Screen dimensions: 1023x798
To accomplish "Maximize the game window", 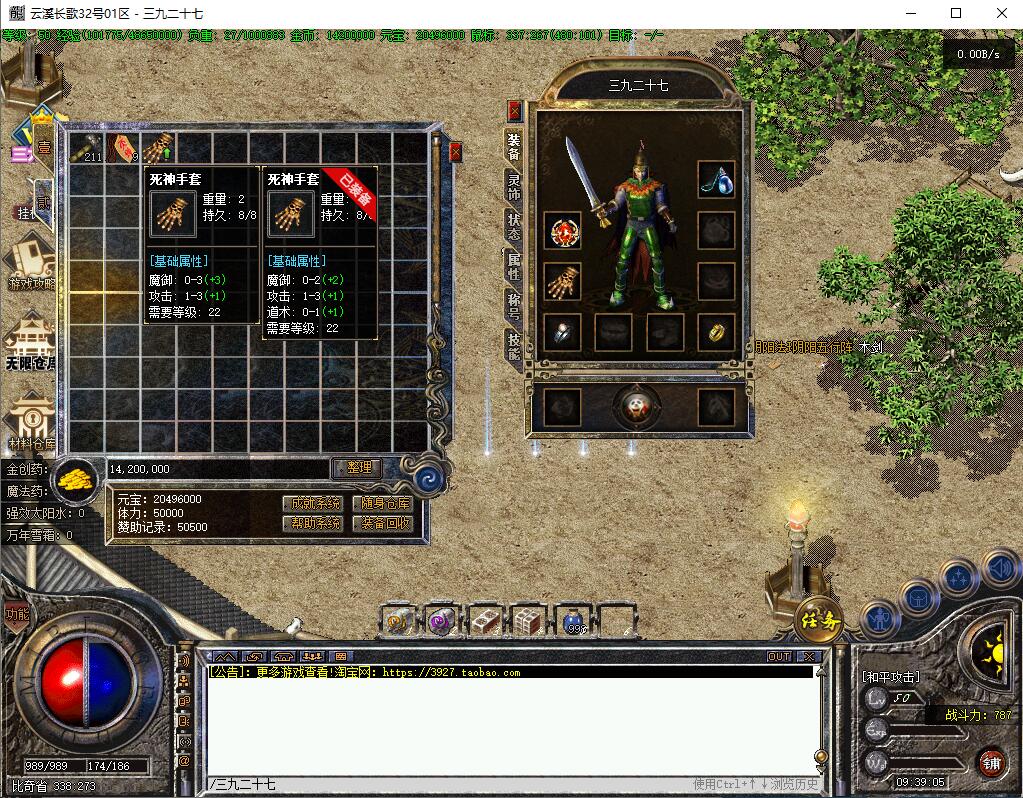I will click(955, 13).
